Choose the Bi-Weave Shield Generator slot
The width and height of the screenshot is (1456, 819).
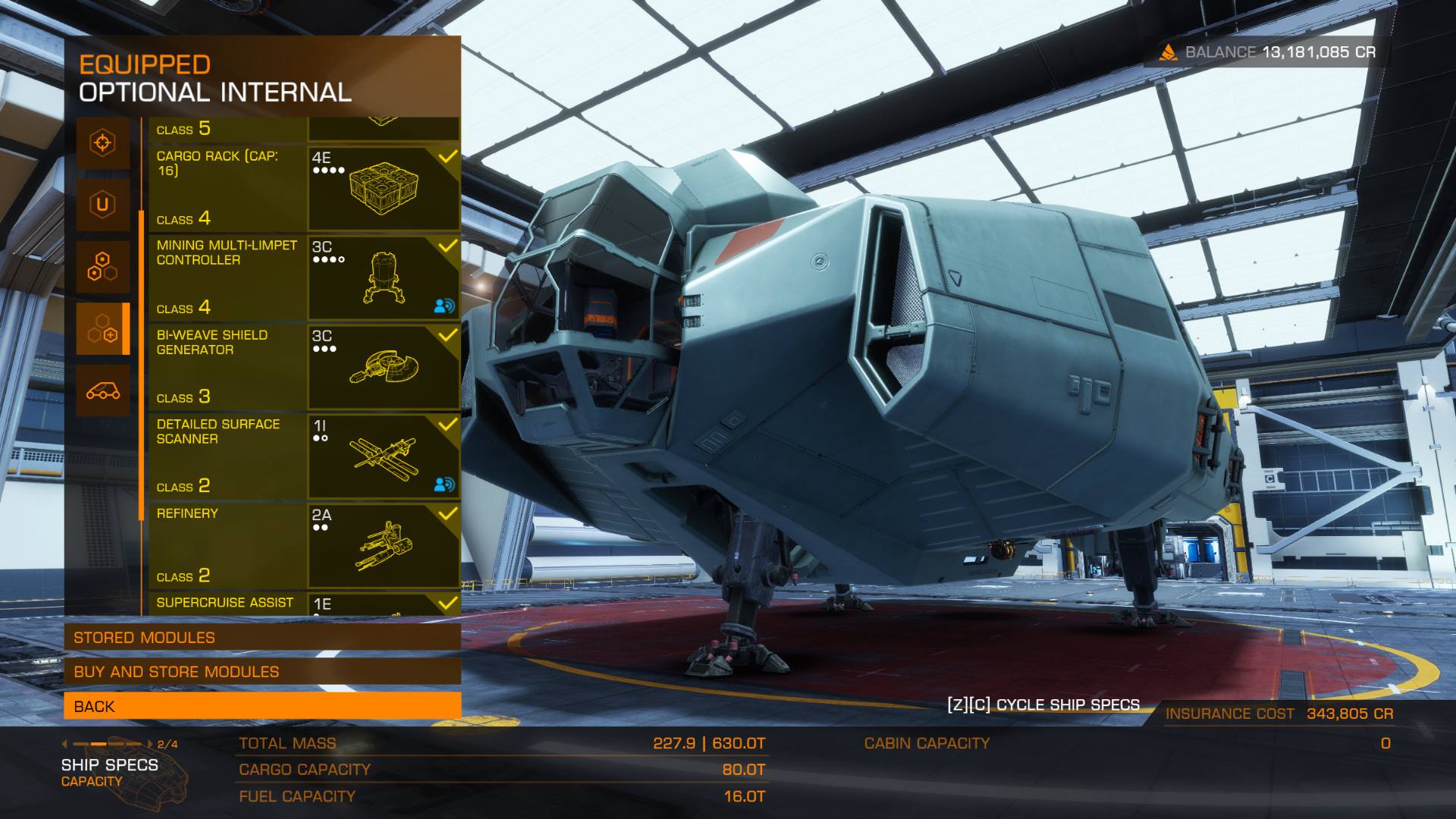[303, 367]
